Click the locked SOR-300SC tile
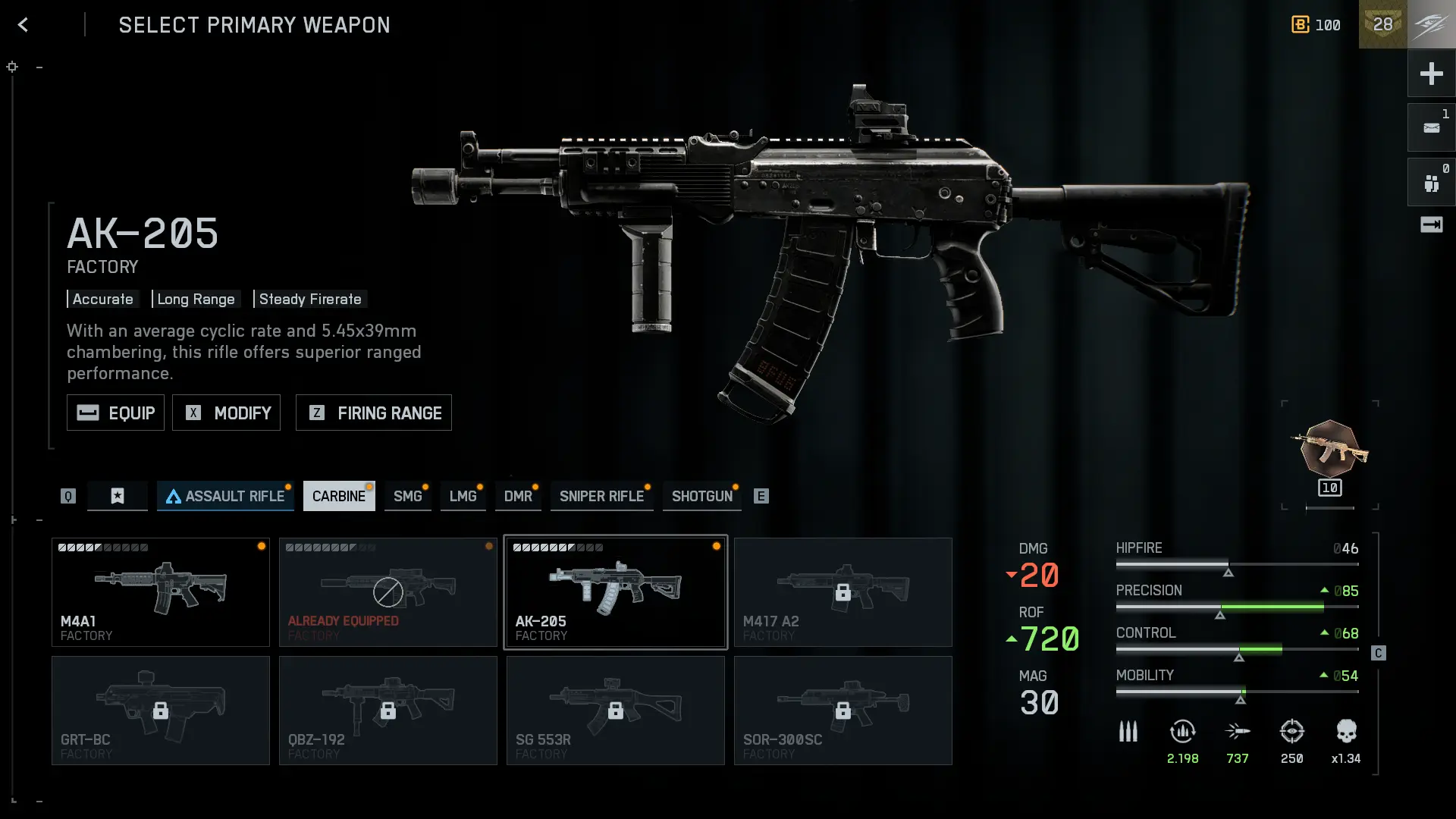 843,711
